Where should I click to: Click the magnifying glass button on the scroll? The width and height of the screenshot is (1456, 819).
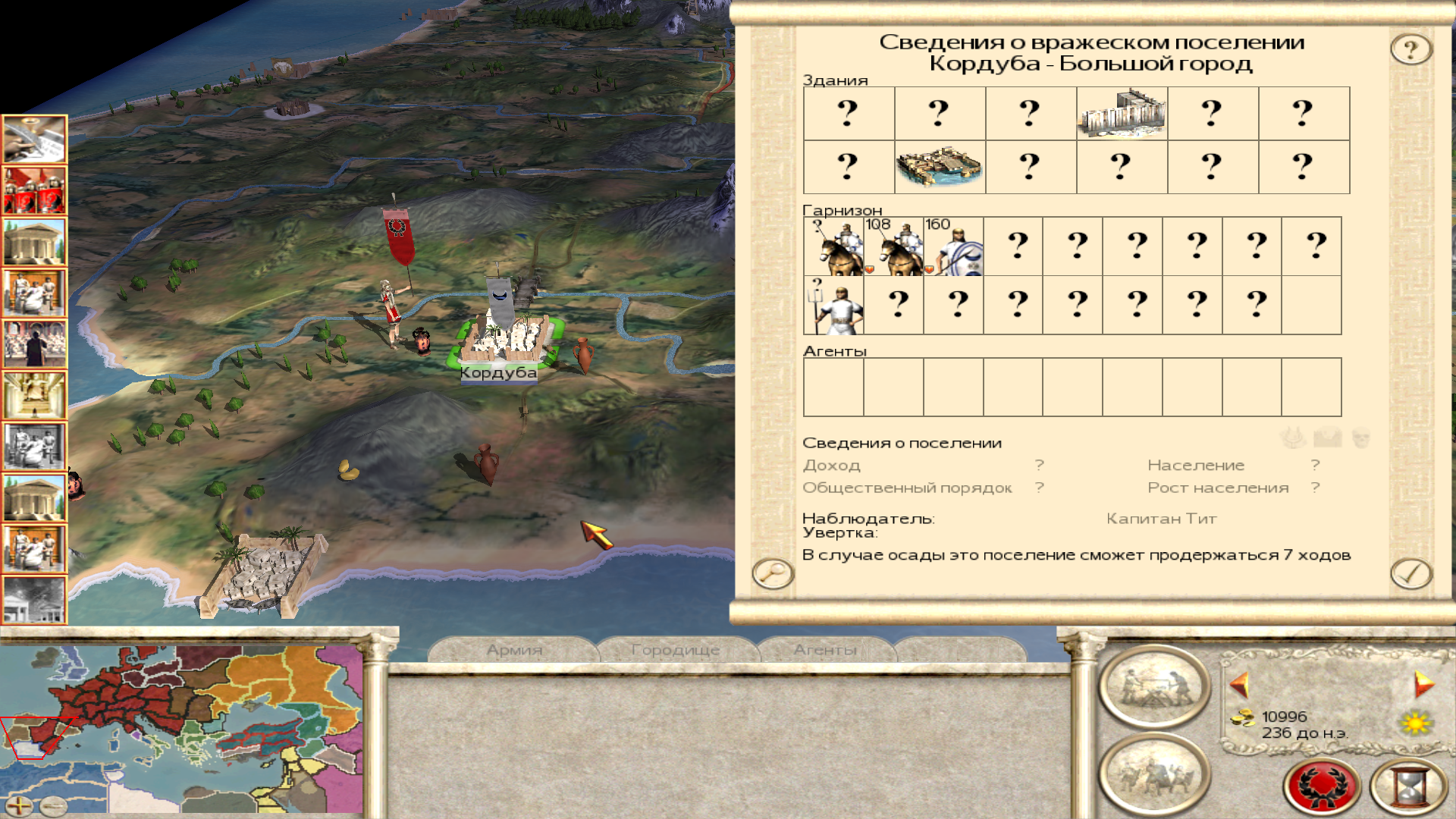(772, 573)
